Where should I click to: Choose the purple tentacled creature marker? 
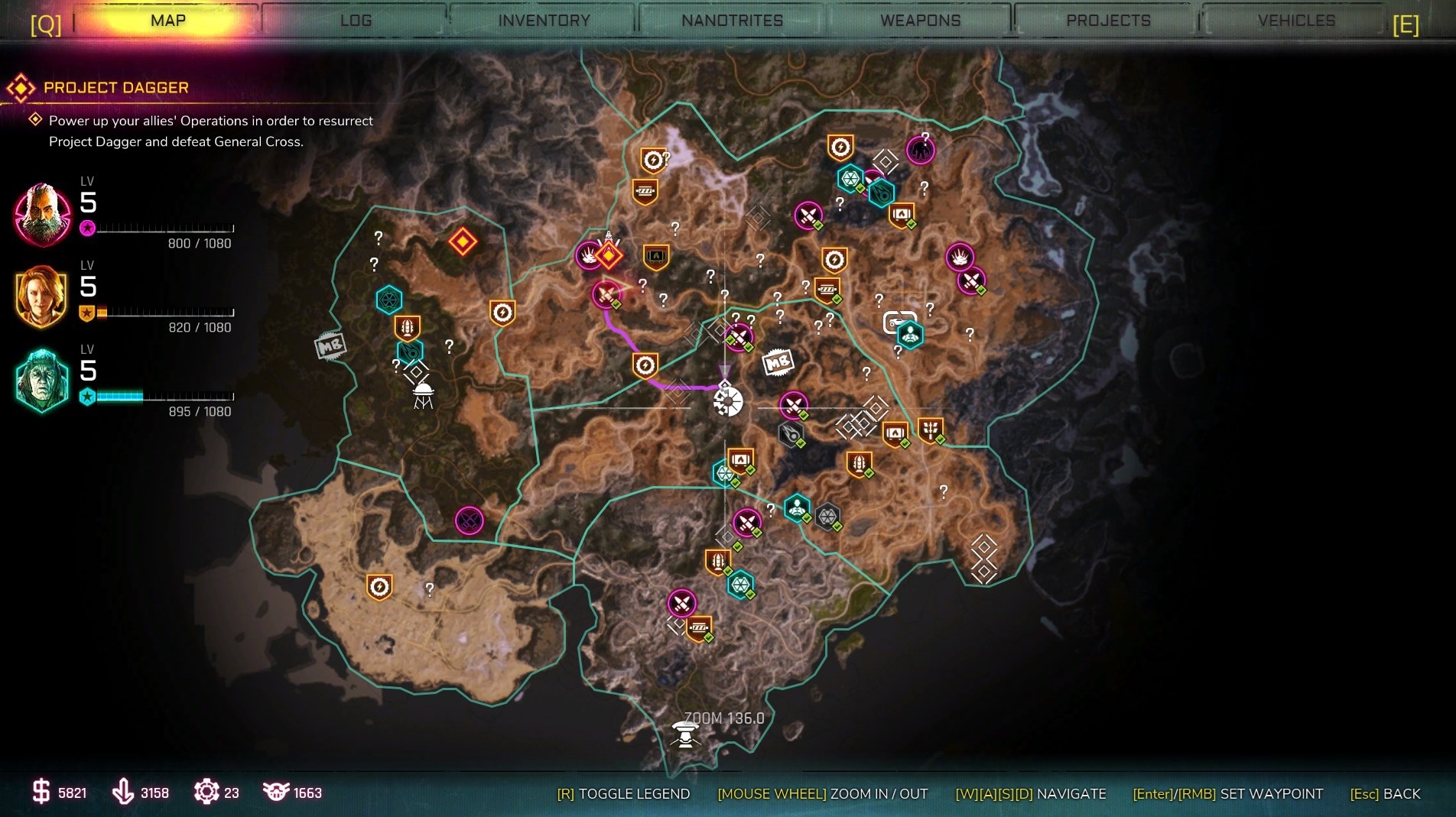pyautogui.click(x=920, y=150)
